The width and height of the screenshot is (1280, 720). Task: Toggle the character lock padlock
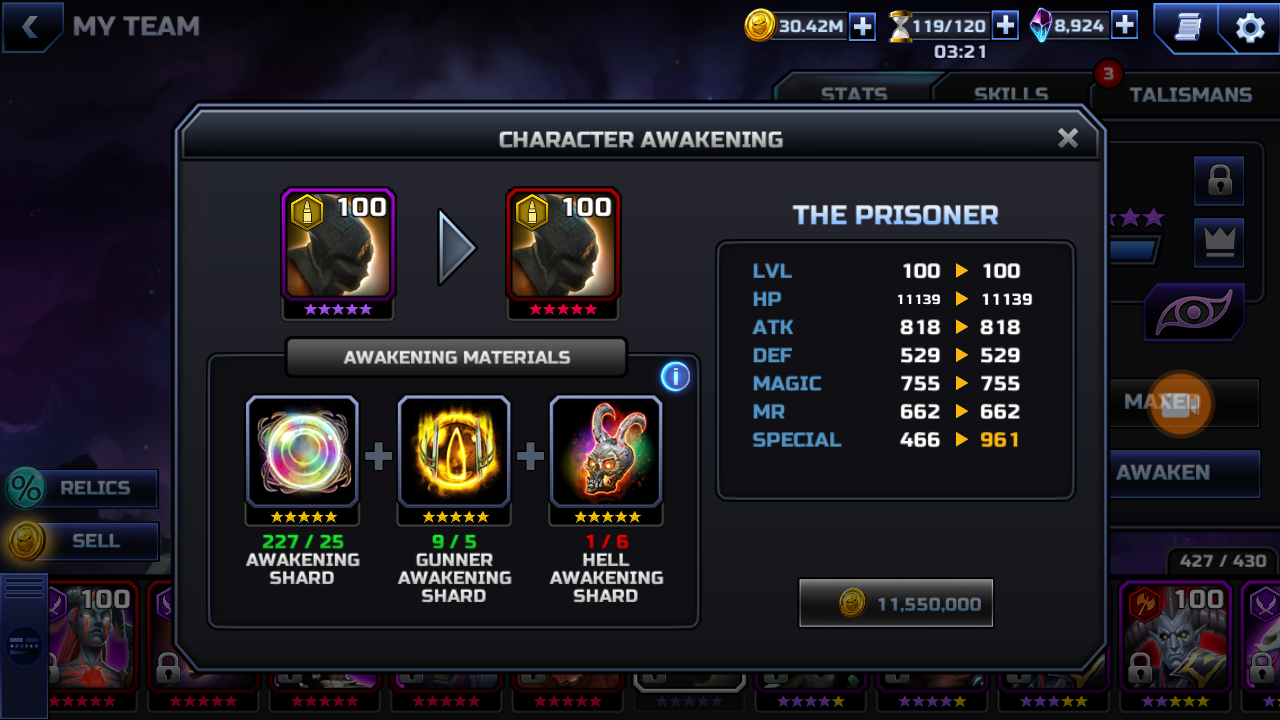1219,181
